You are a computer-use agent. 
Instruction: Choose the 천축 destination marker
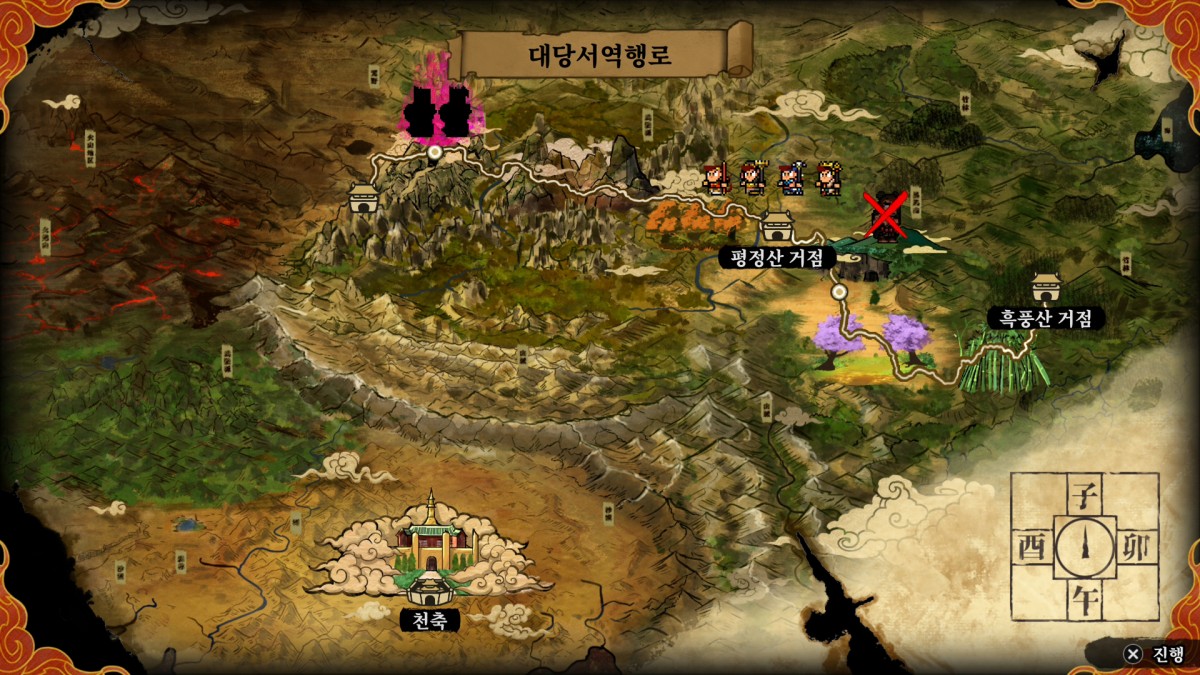[430, 588]
